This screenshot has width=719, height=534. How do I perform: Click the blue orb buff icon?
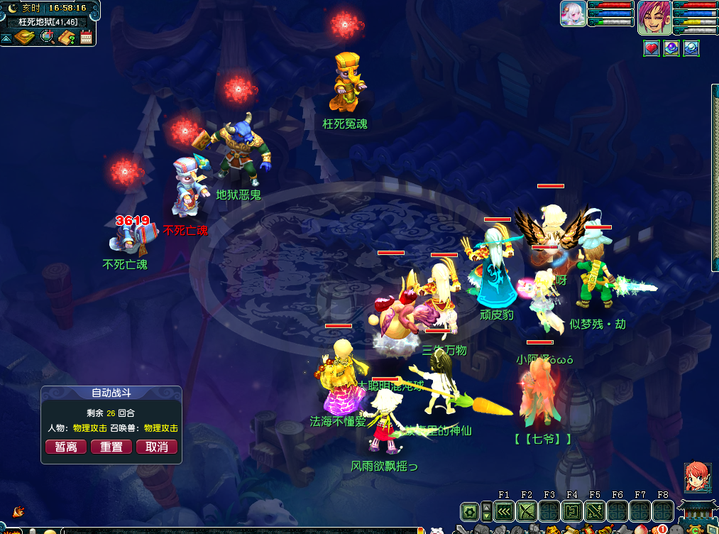(x=691, y=47)
